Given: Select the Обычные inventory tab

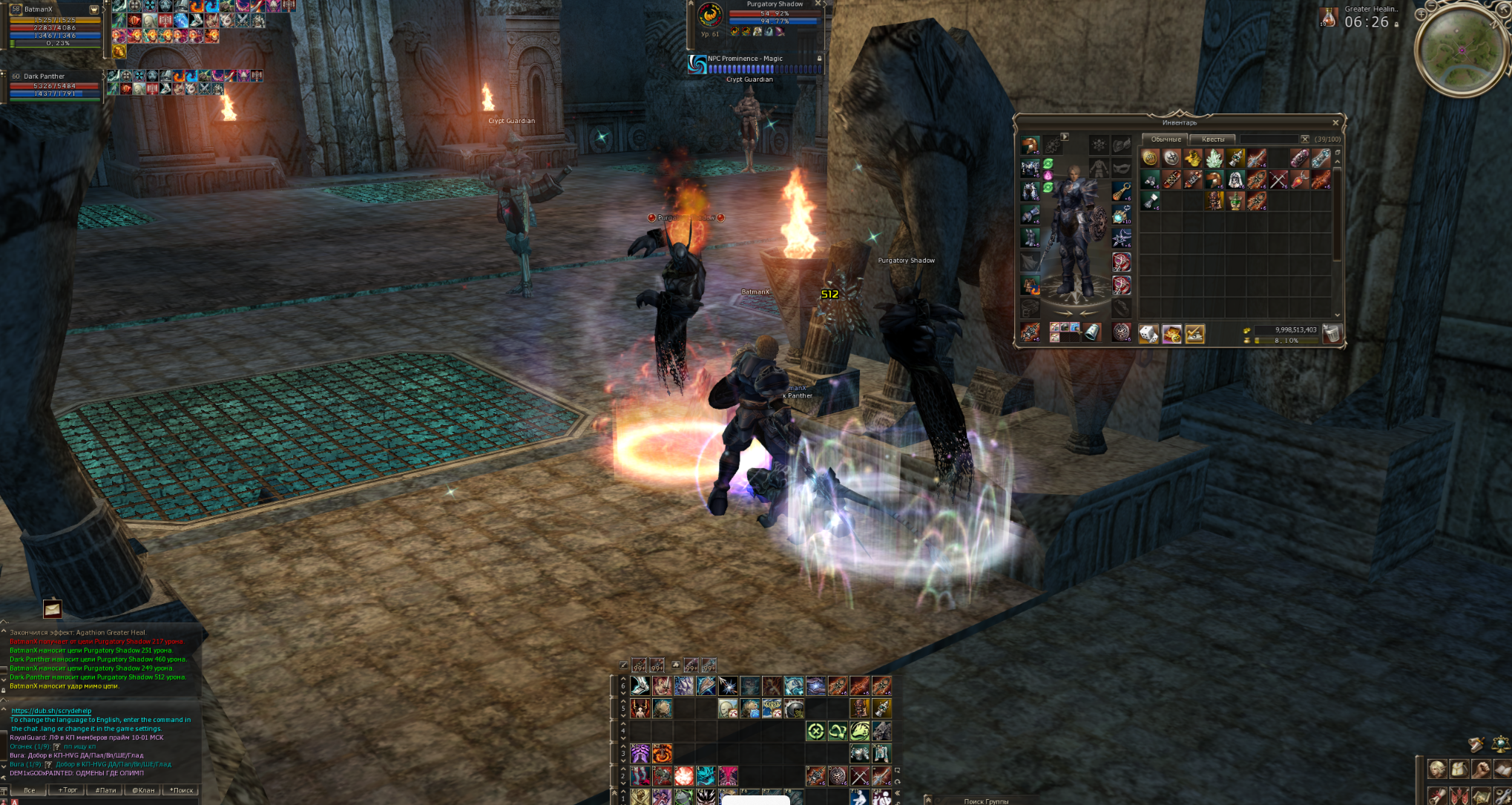Looking at the screenshot, I should [x=1166, y=139].
